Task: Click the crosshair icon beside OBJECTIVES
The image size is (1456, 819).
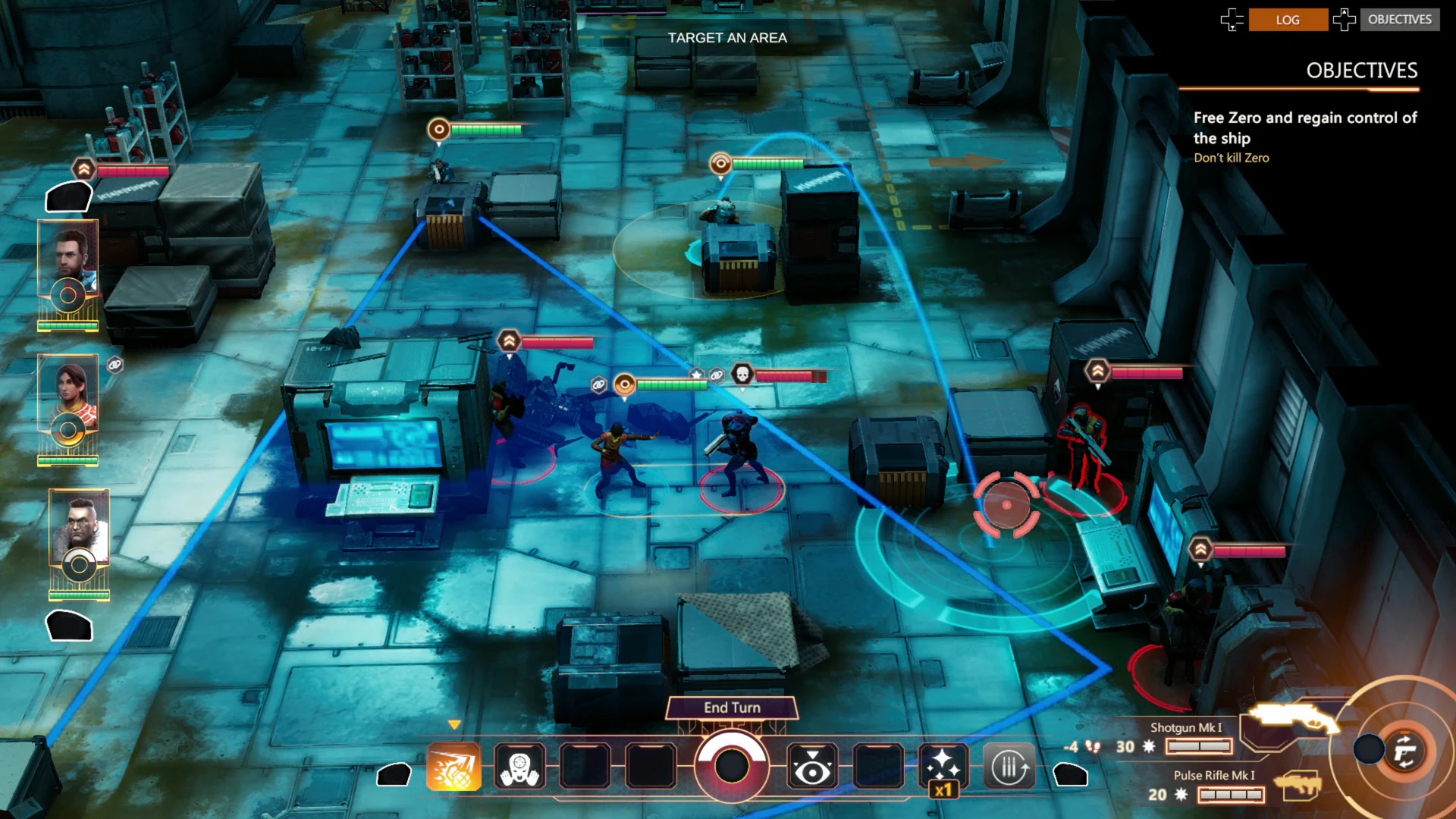Action: [x=1346, y=20]
